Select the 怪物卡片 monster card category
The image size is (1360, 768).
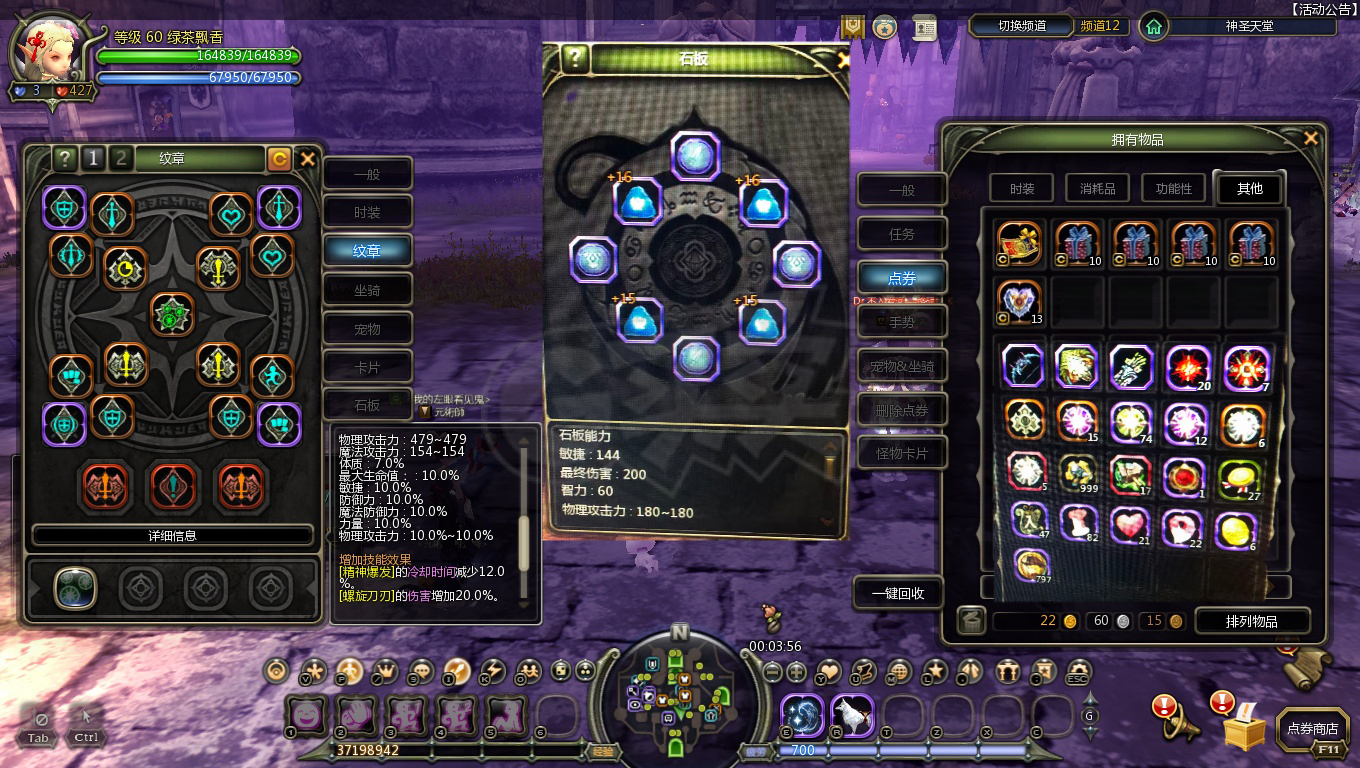(x=902, y=453)
